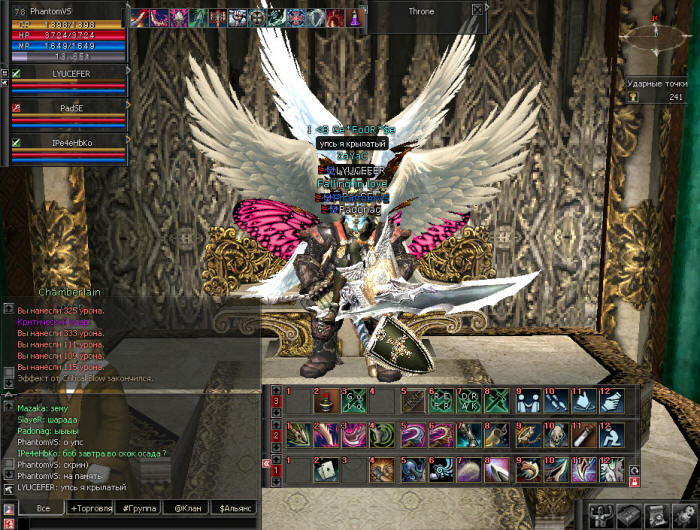This screenshot has height=530, width=700.
Task: Open the inventory chest menu button
Action: pyautogui.click(x=629, y=514)
